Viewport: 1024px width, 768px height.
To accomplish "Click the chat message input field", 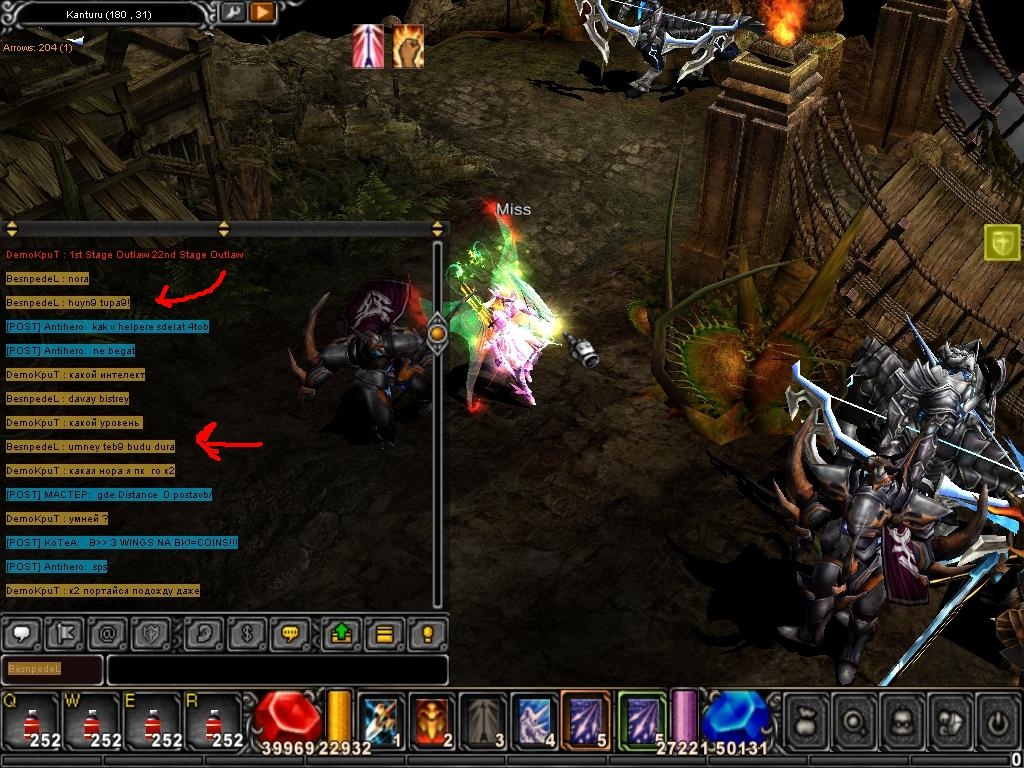I will point(277,669).
